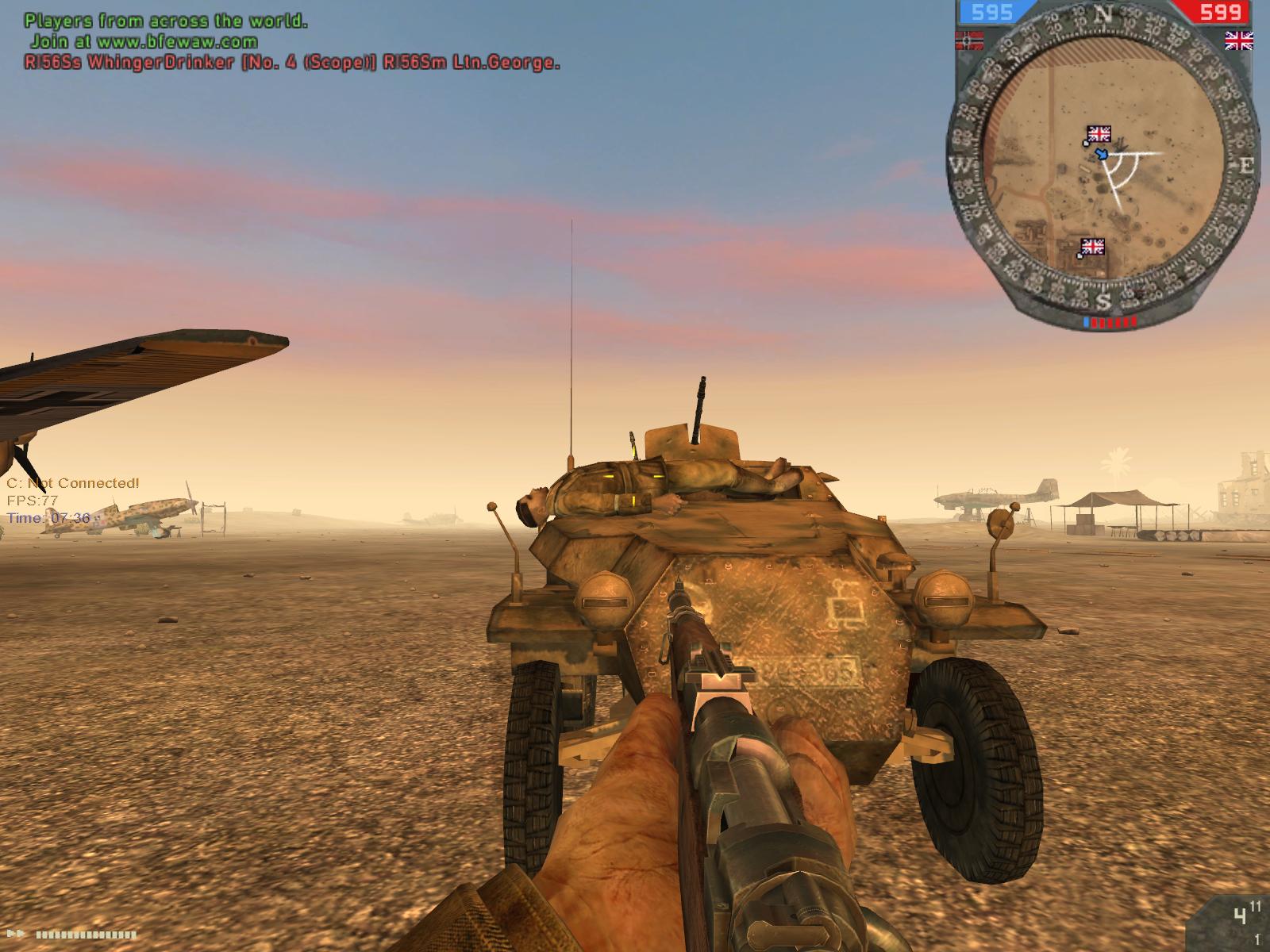Click the German team flag icon
The image size is (1270, 952).
coord(971,38)
